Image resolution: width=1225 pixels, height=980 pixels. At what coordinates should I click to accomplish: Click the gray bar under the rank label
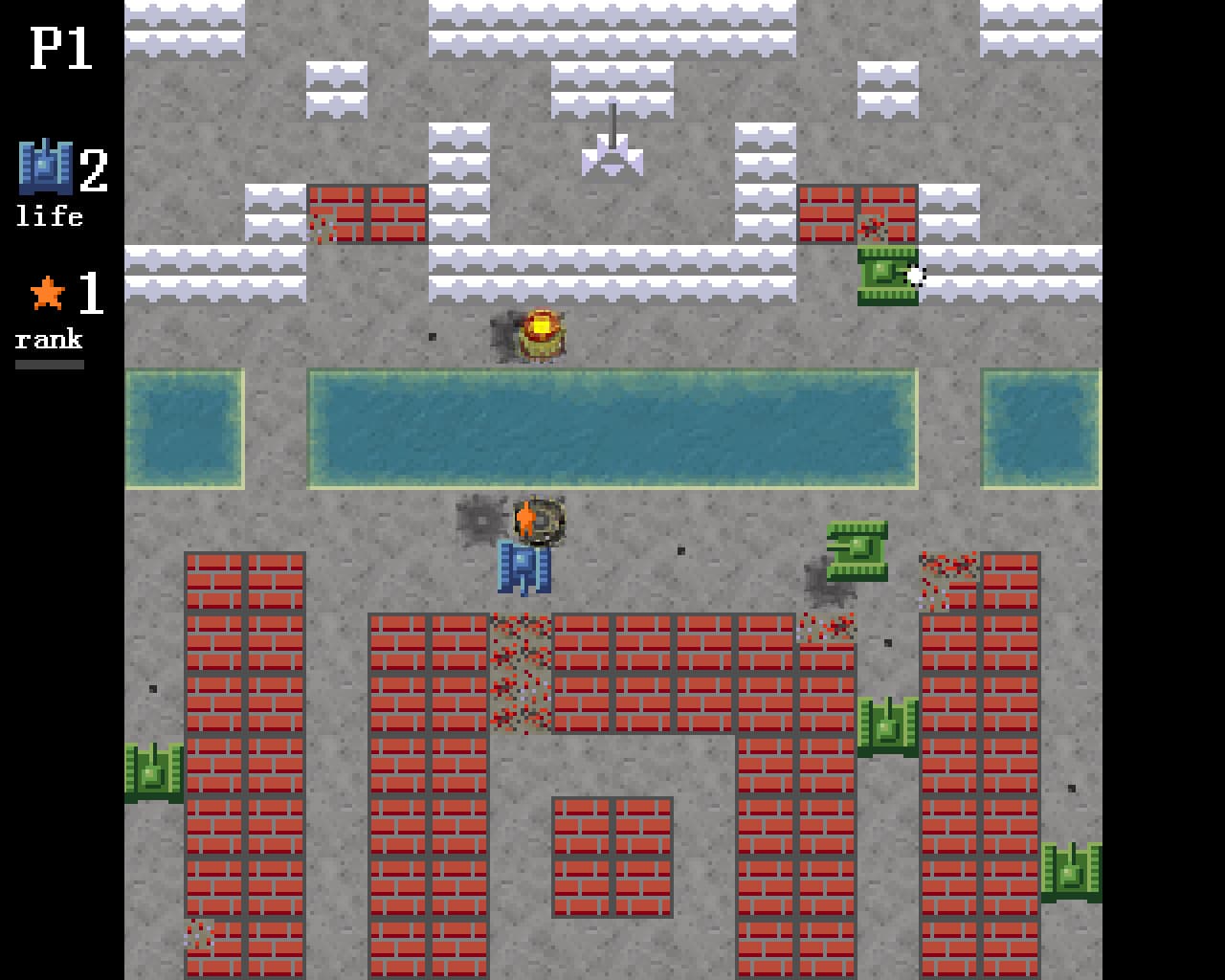click(x=48, y=362)
